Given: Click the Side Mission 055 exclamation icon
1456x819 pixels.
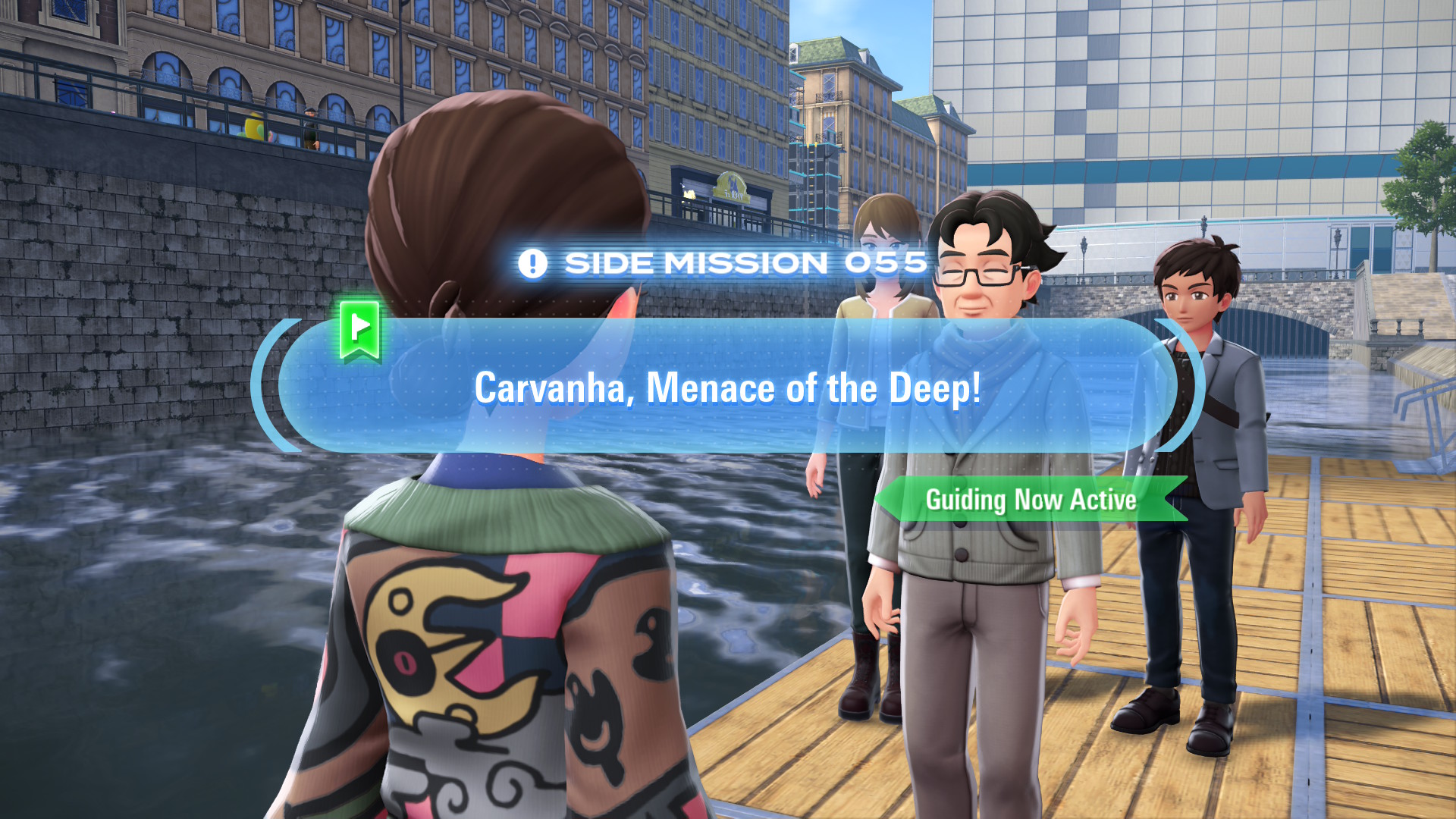Looking at the screenshot, I should [532, 264].
